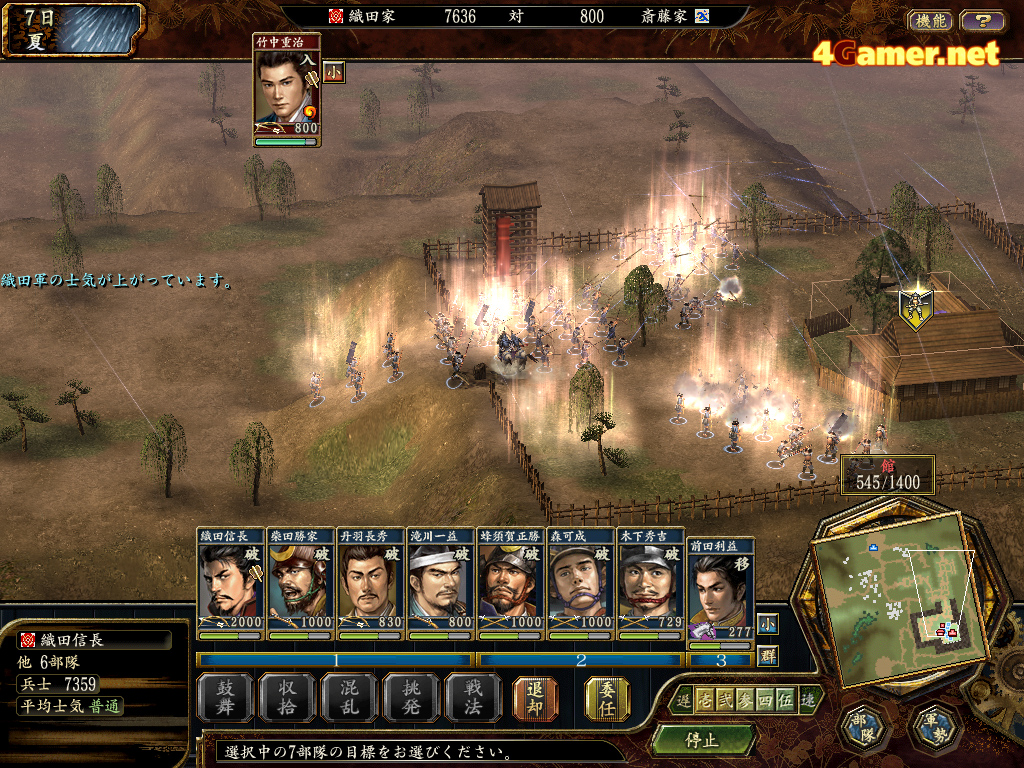This screenshot has width=1024, height=768.
Task: Select enemy officer 竹中重治 portrait
Action: 286,88
